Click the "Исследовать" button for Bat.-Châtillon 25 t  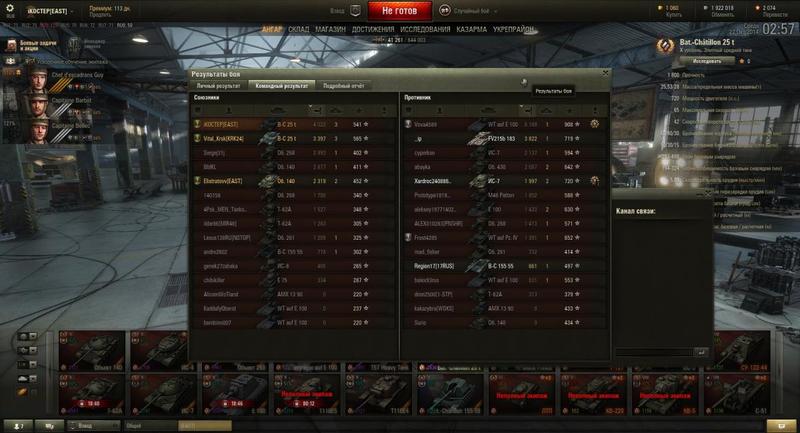[x=693, y=61]
